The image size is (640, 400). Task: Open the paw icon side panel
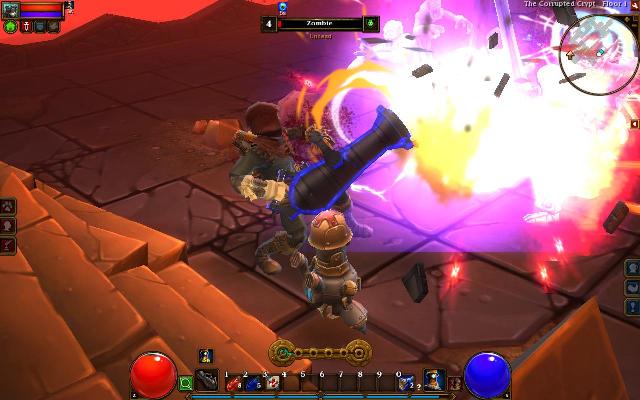click(8, 206)
